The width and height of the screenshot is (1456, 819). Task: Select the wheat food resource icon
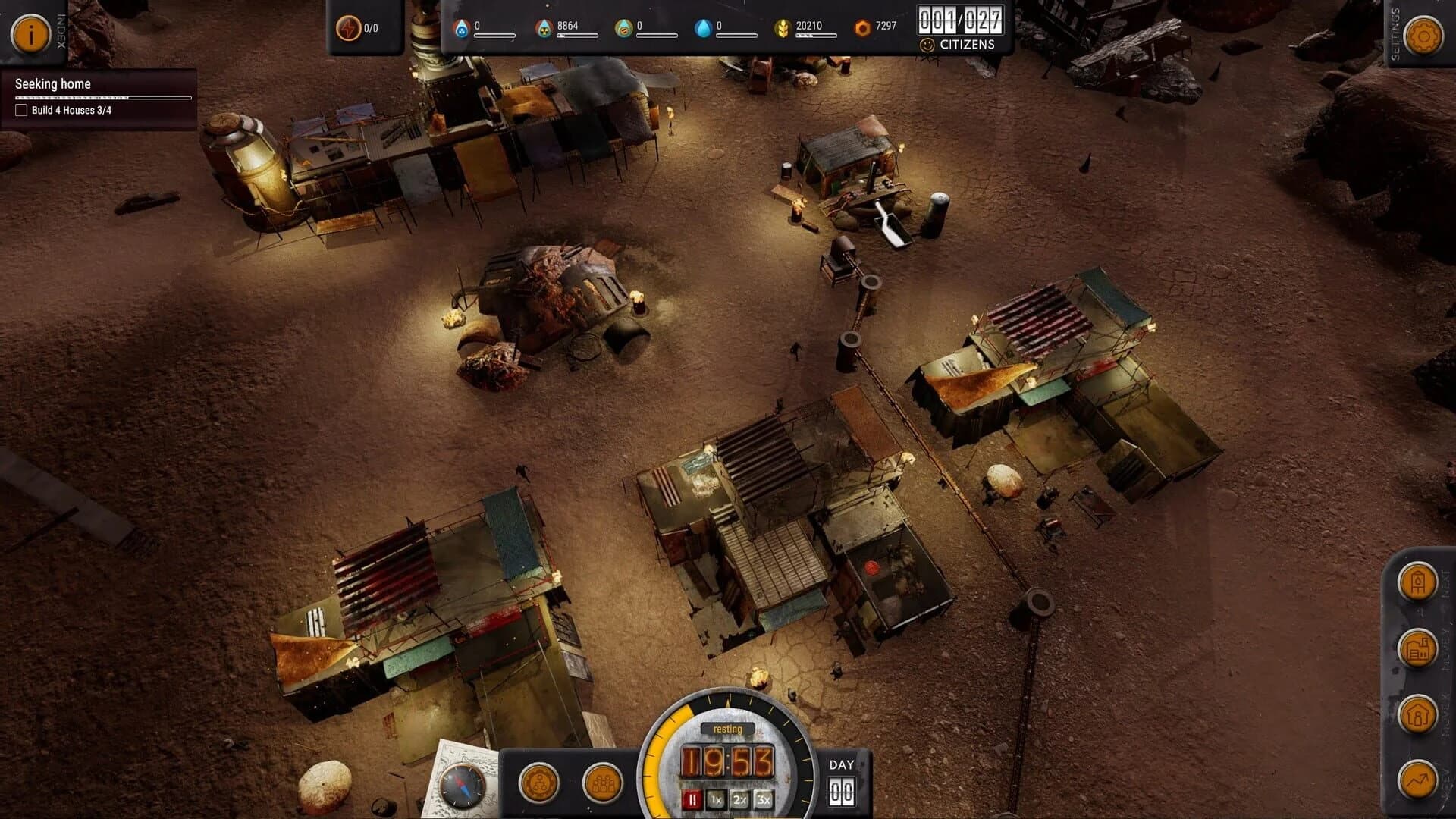[x=782, y=29]
